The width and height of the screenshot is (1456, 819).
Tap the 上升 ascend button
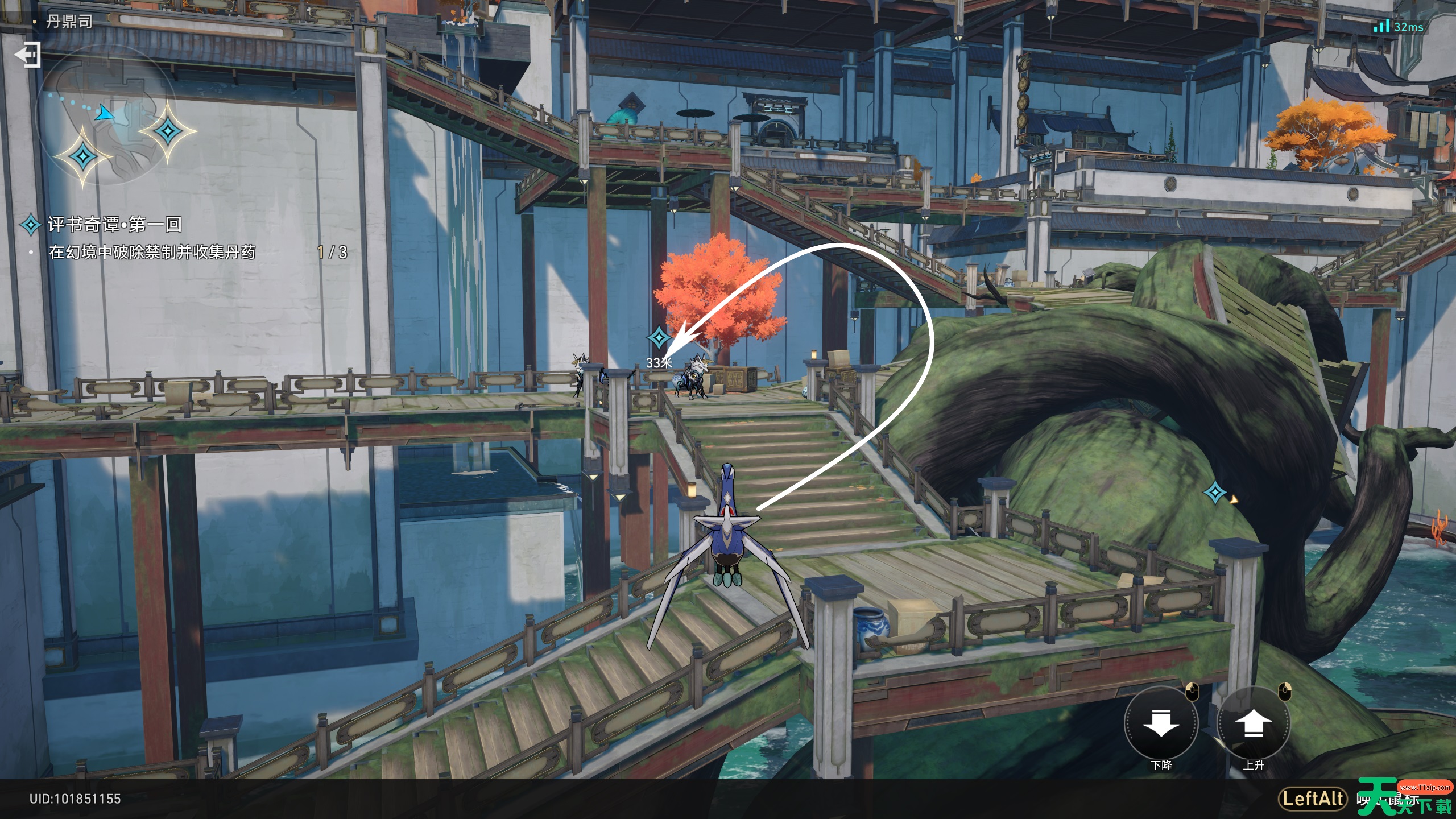tap(1254, 723)
